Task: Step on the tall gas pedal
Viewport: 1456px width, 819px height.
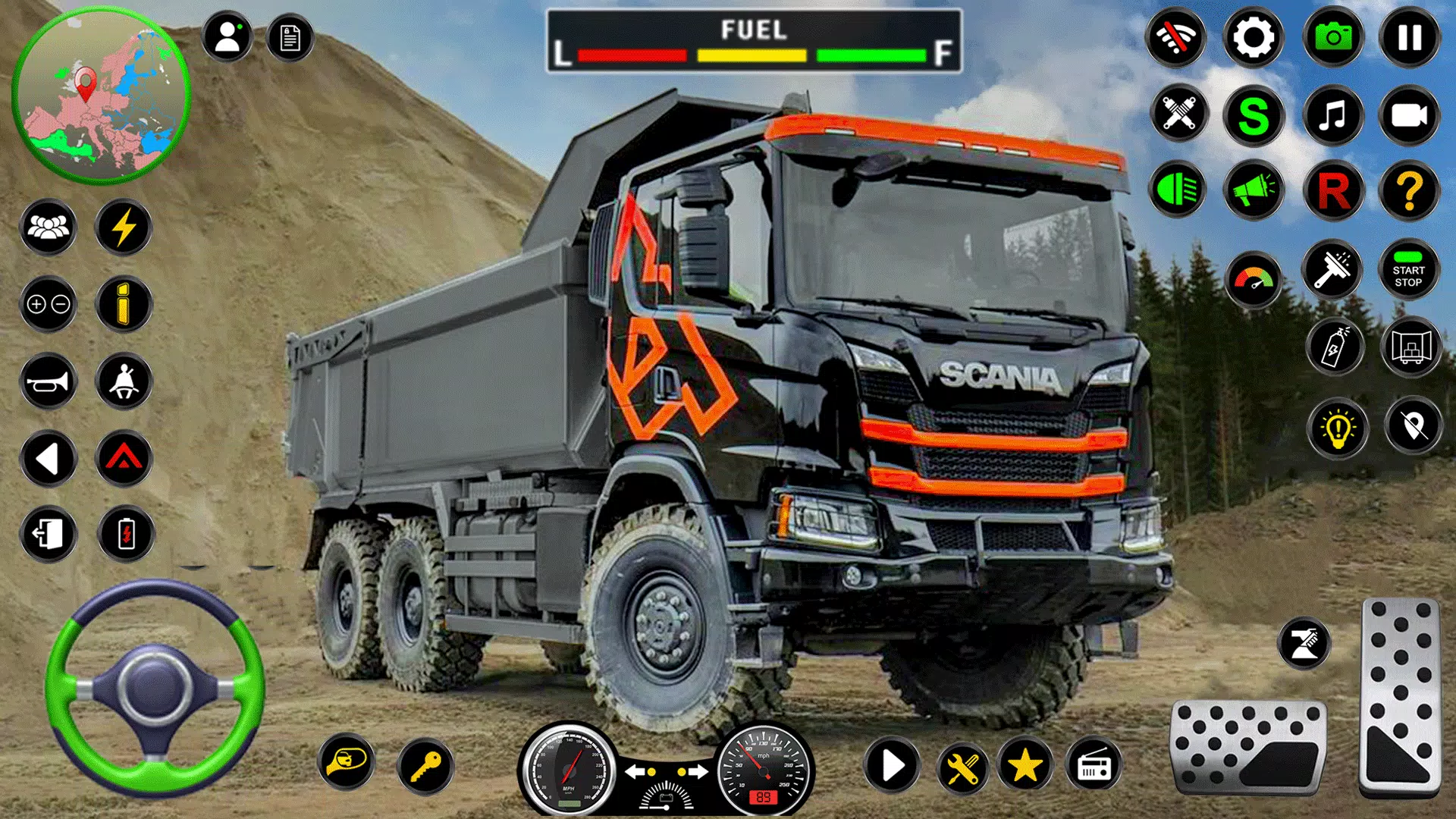Action: coord(1400,694)
